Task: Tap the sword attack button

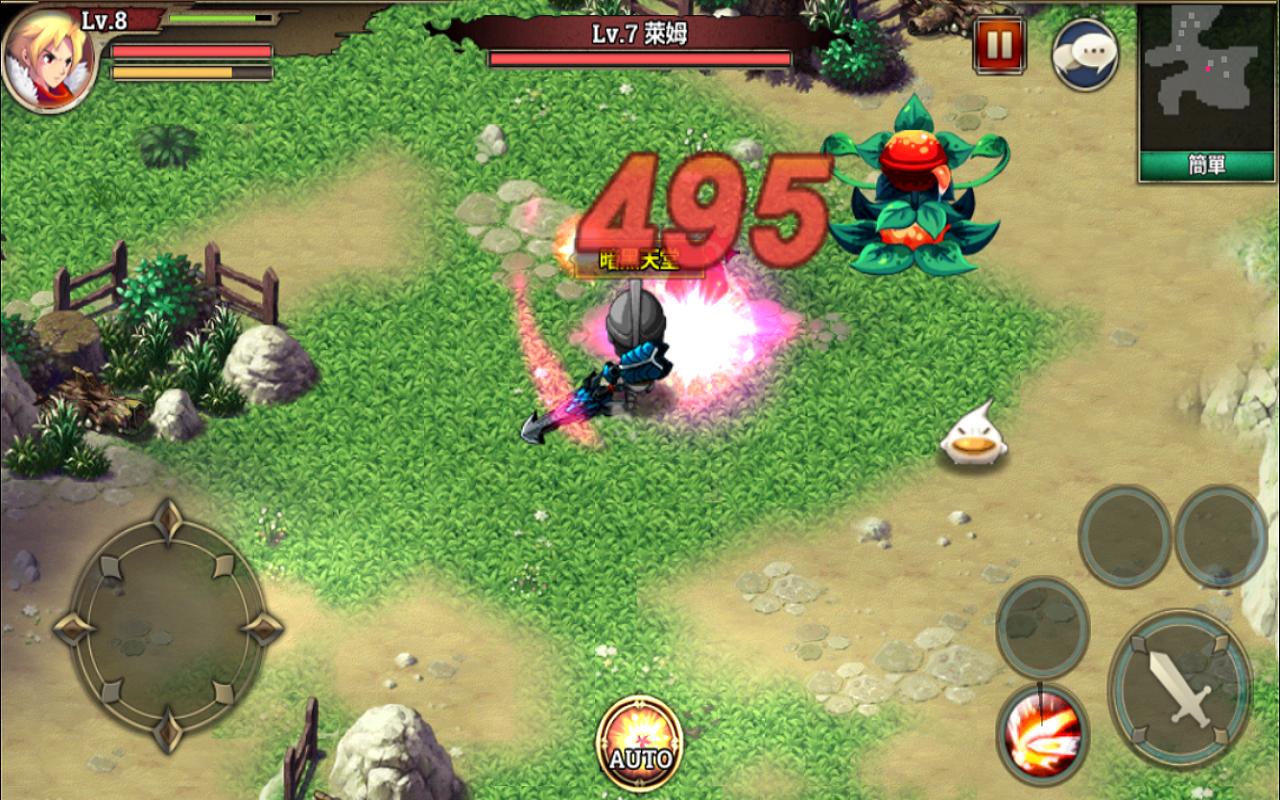Action: (x=1181, y=686)
